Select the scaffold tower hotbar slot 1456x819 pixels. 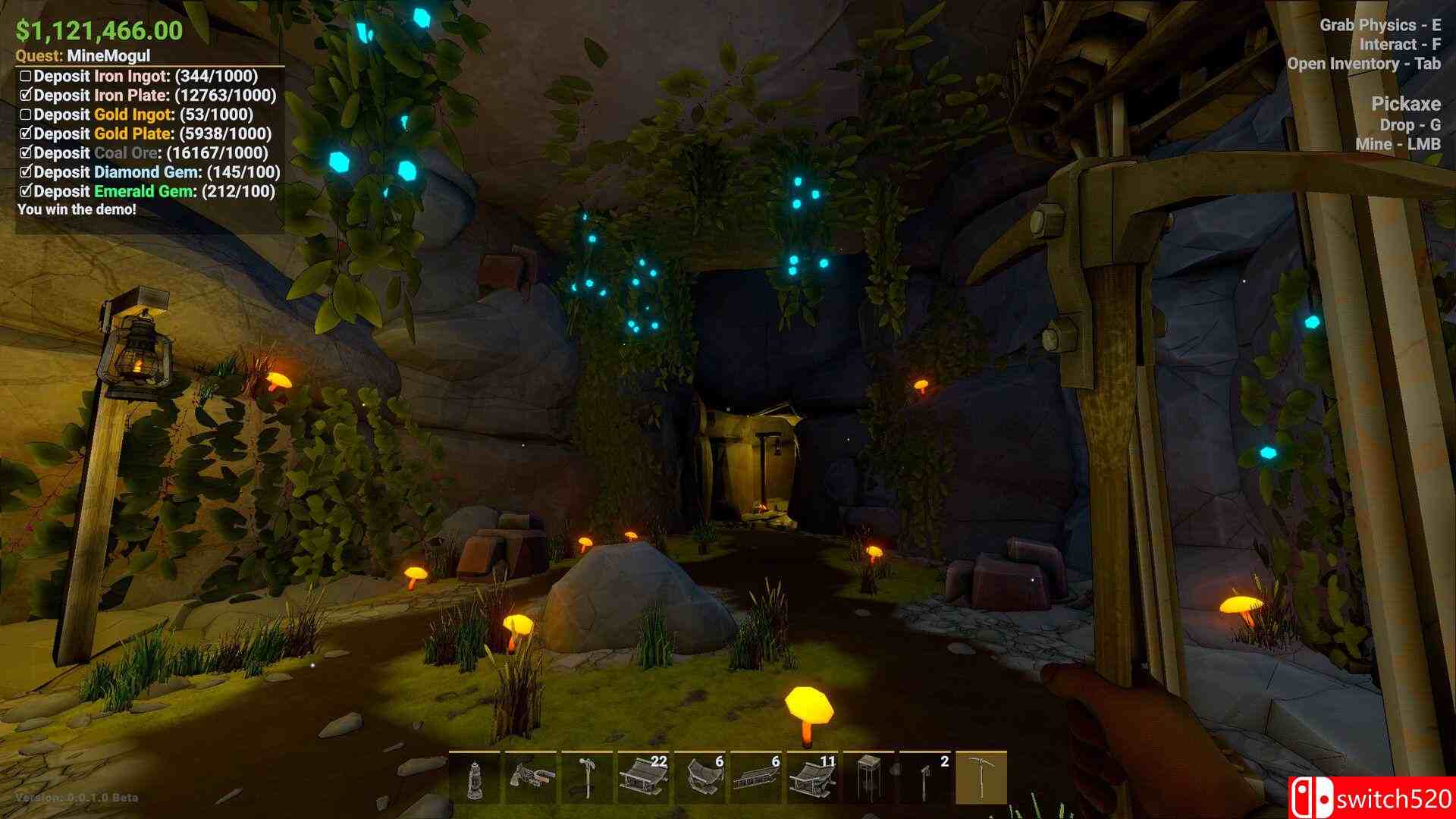coord(868,777)
